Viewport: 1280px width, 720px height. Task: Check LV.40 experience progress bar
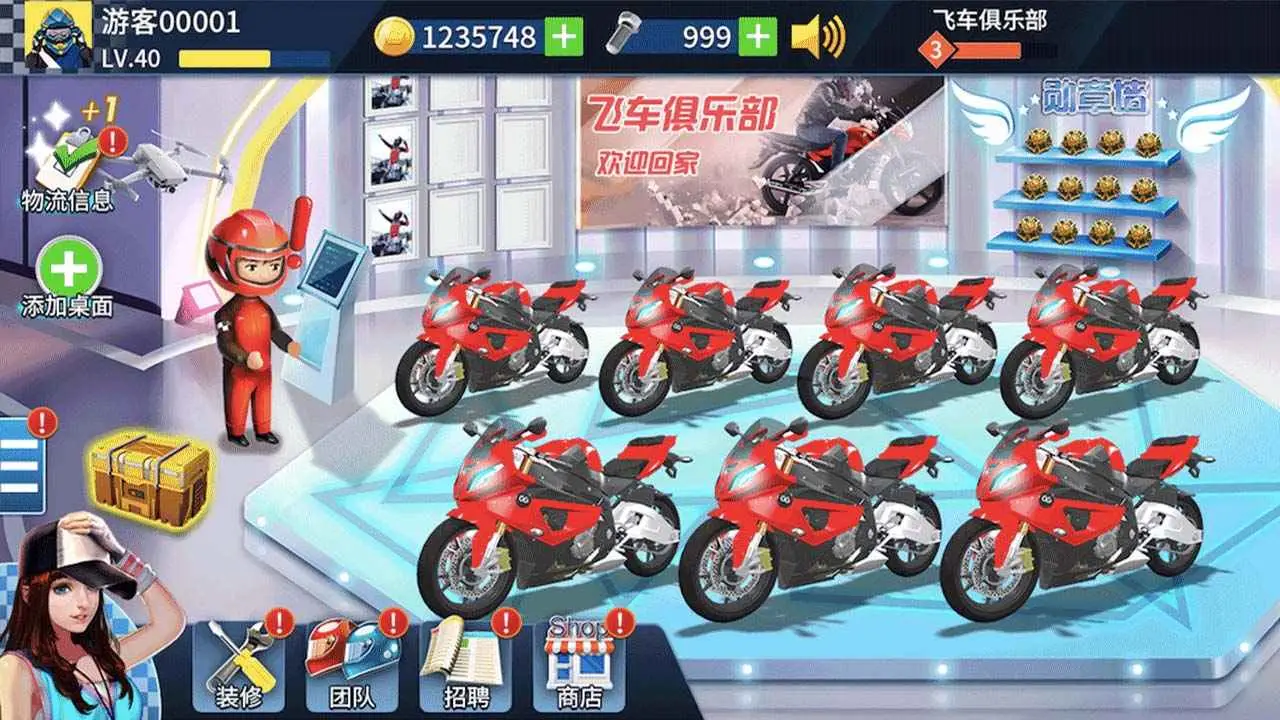pyautogui.click(x=225, y=58)
